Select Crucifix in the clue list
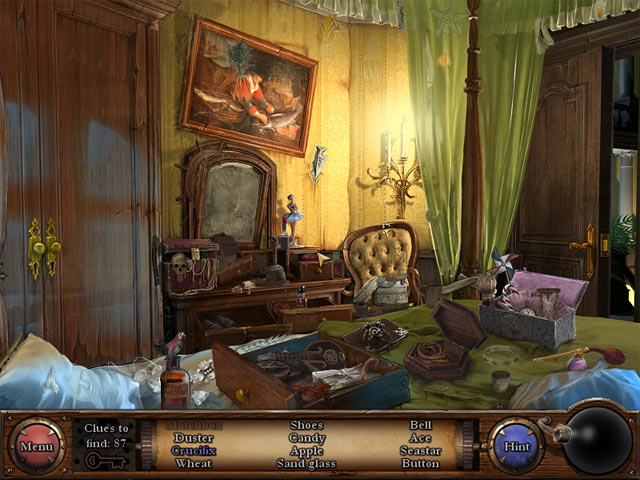Screen dimensions: 640x480 coord(194,451)
